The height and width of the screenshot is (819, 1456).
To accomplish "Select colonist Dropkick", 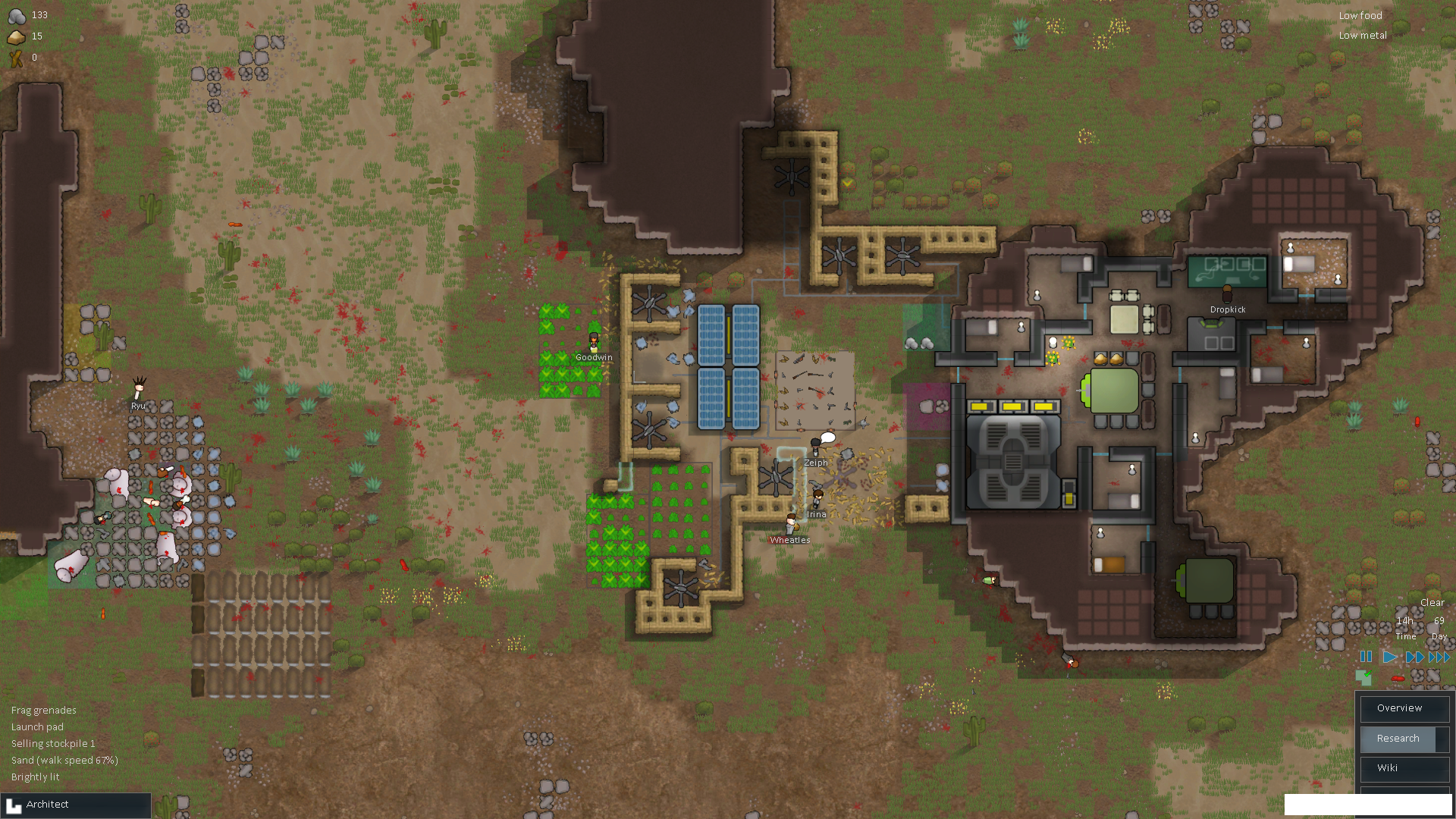I will (1226, 294).
